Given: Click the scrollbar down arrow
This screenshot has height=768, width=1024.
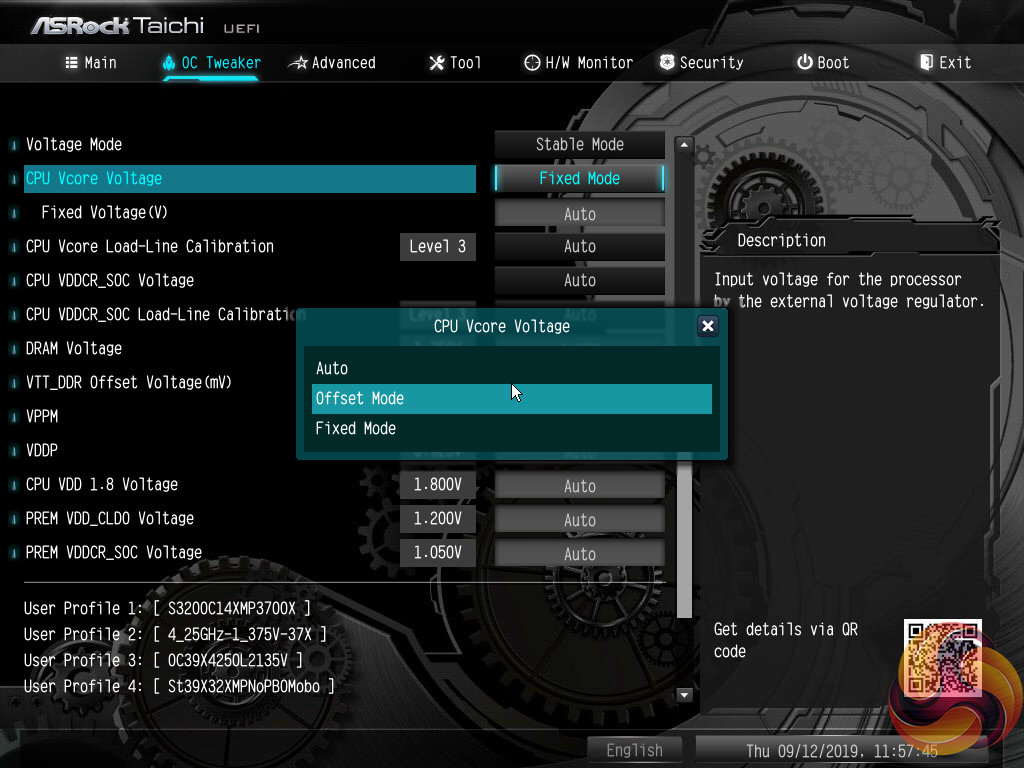Looking at the screenshot, I should (x=685, y=695).
